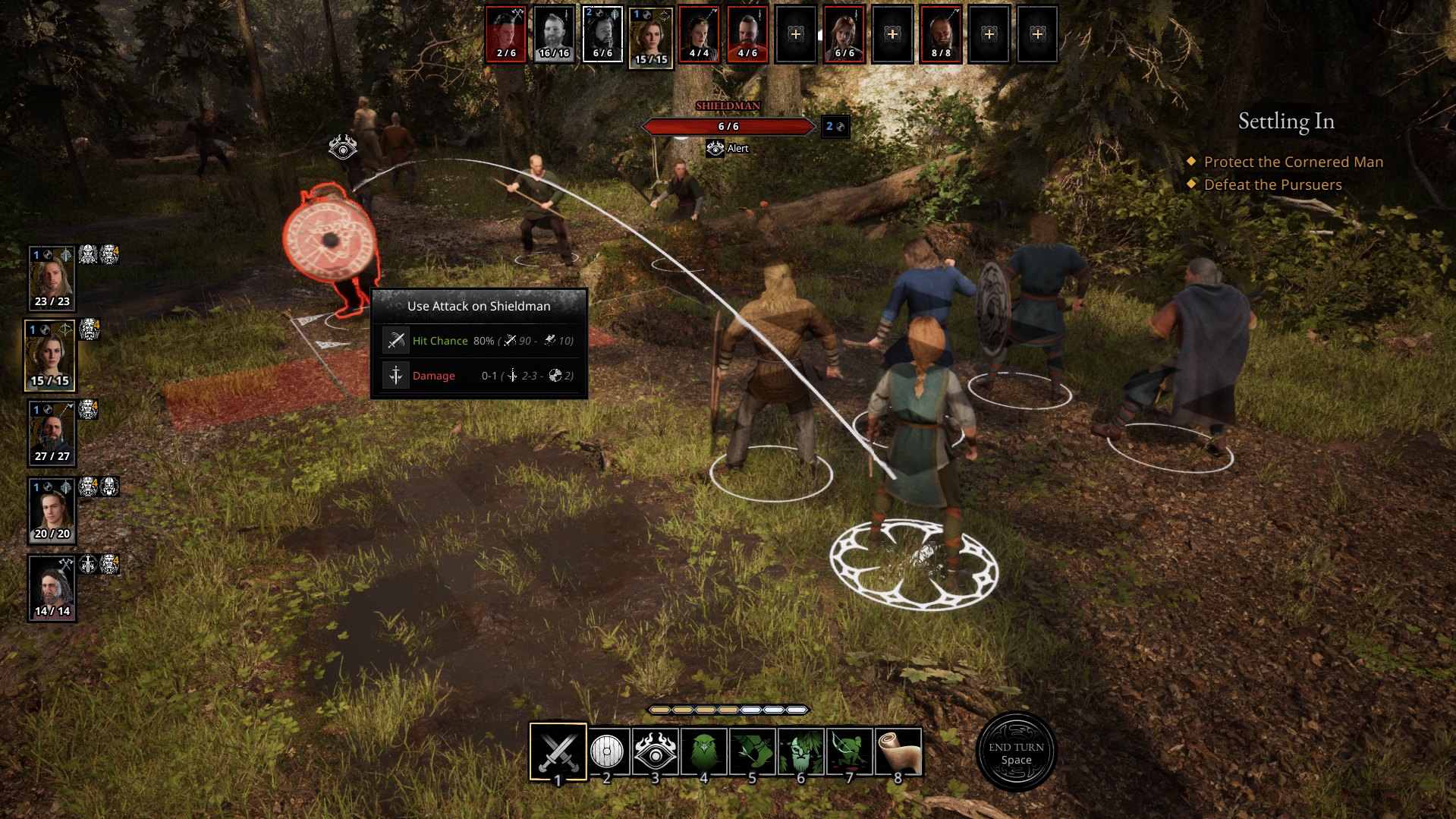Activate the round shield ability
Screen dimensions: 1456x819
pyautogui.click(x=607, y=751)
